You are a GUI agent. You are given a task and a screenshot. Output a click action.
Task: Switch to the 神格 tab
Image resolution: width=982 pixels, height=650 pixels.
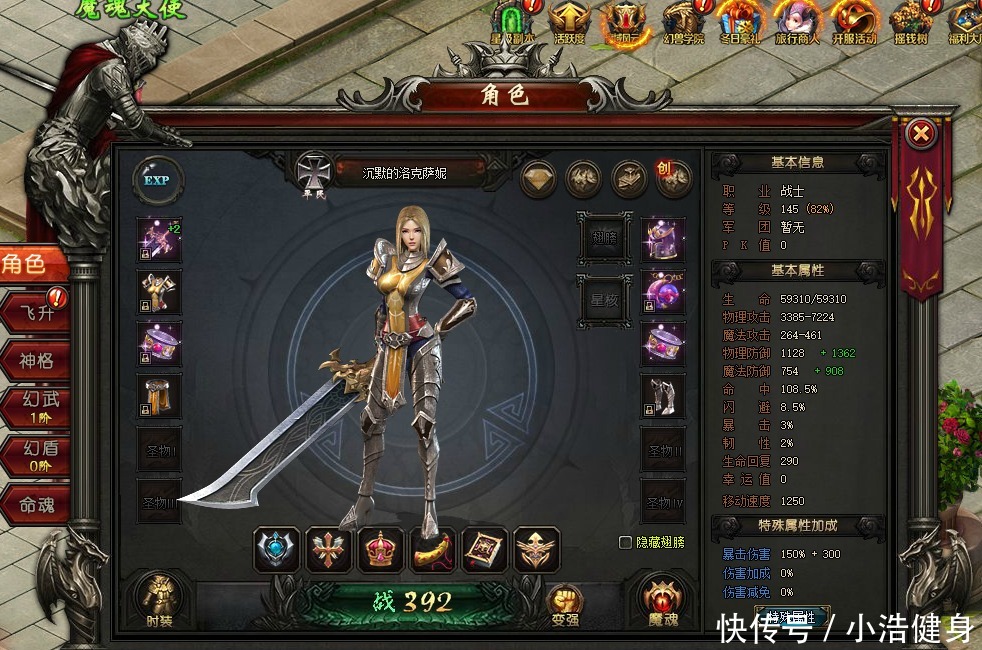click(36, 360)
